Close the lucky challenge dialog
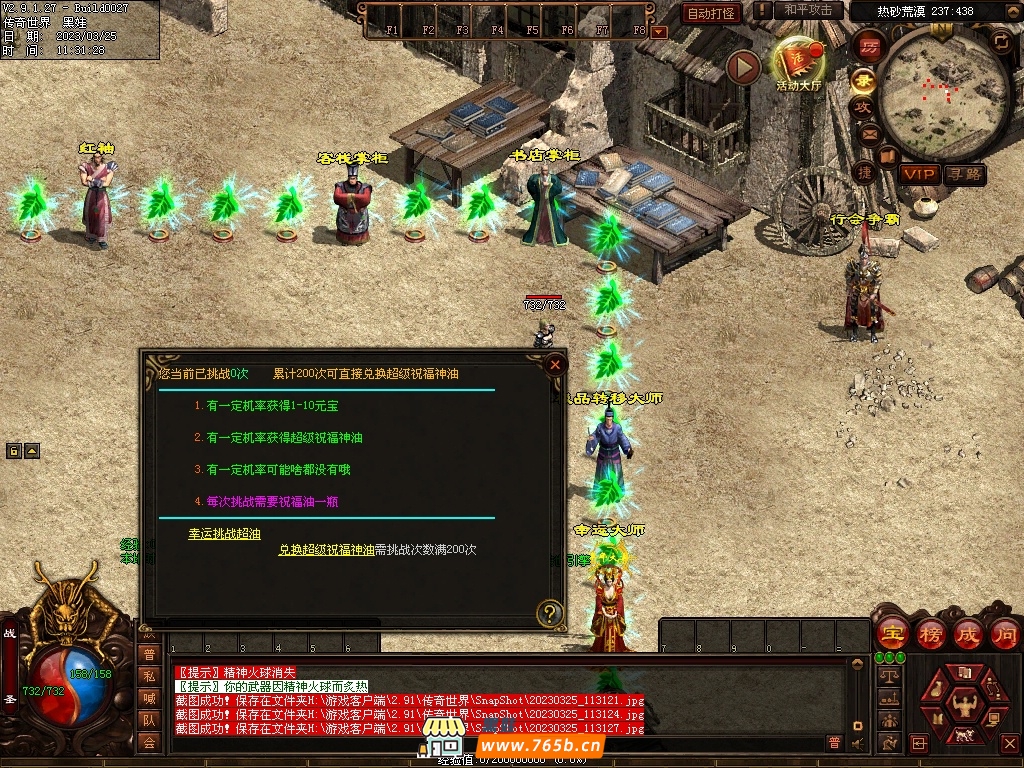The image size is (1024, 768). pos(555,365)
